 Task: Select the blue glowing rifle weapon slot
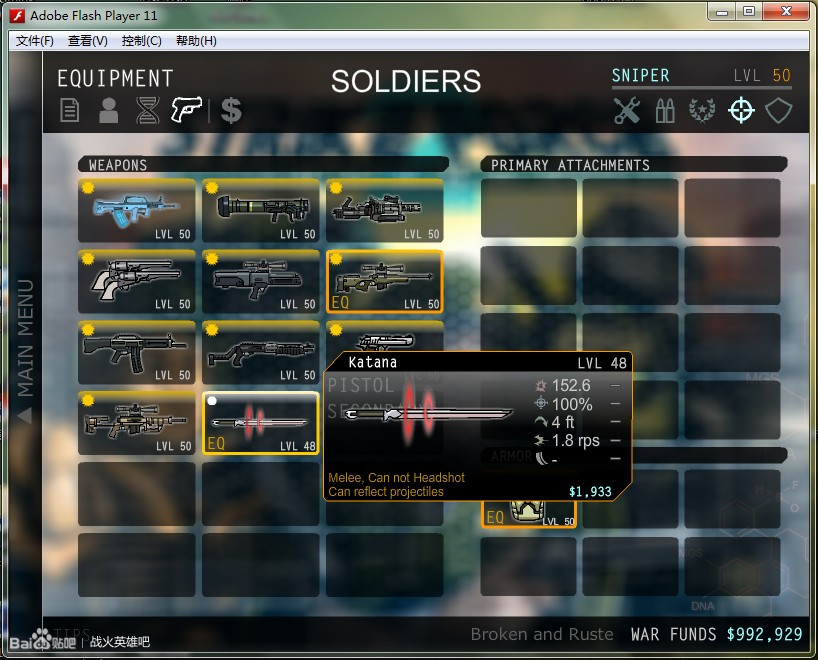tap(136, 211)
